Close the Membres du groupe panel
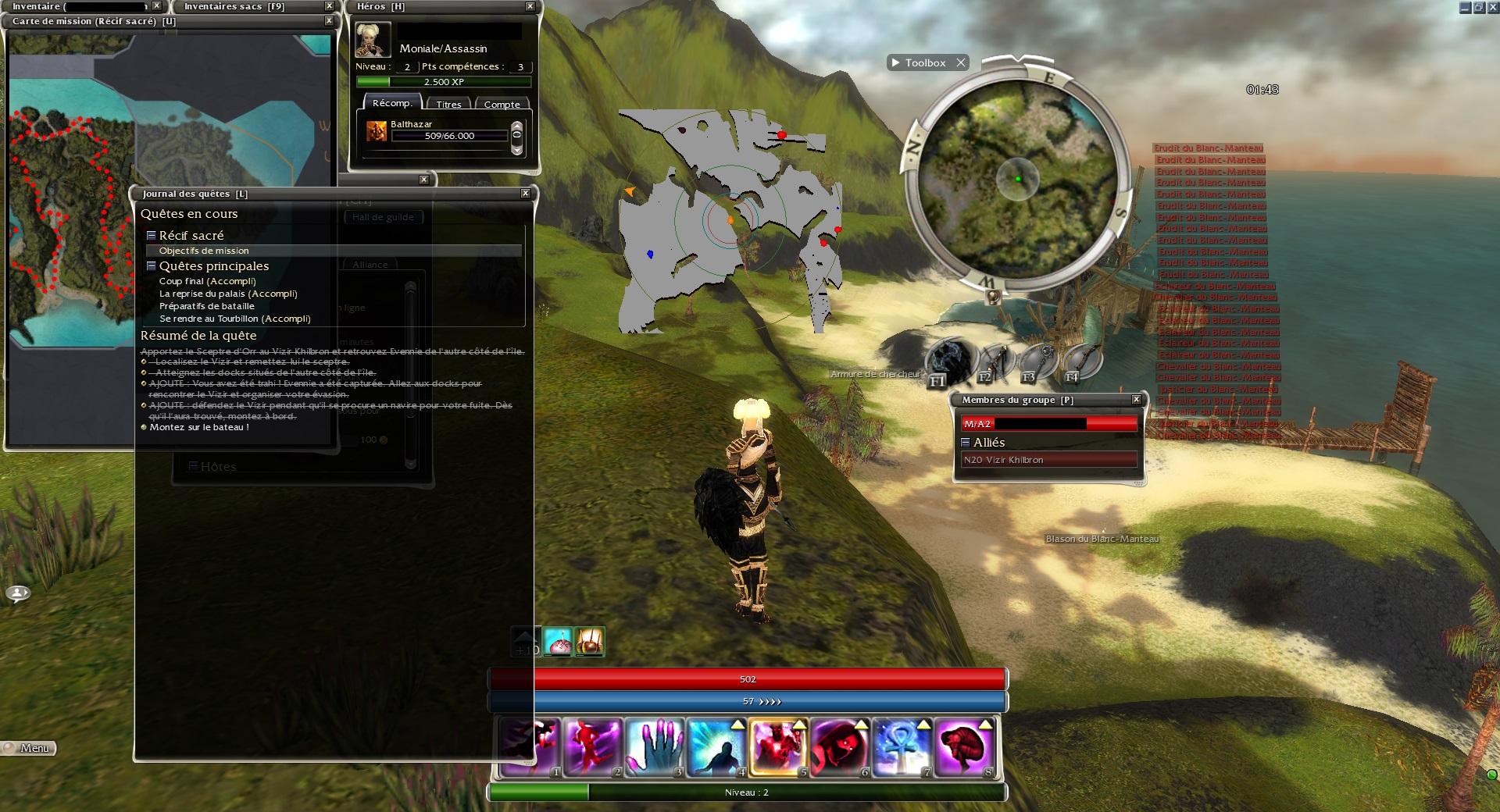This screenshot has width=1500, height=812. pos(1137,400)
